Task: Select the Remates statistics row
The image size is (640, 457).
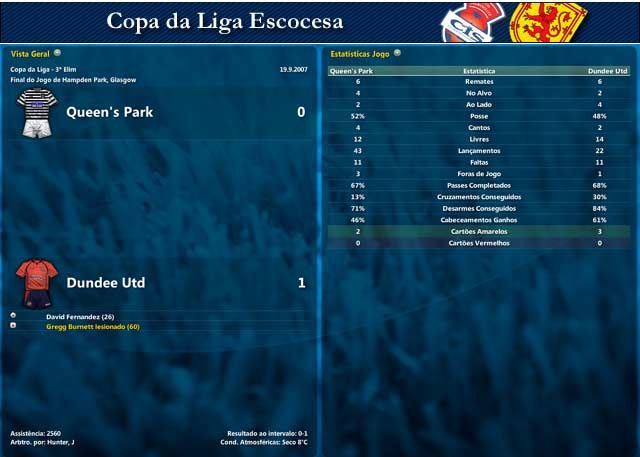Action: [x=479, y=82]
